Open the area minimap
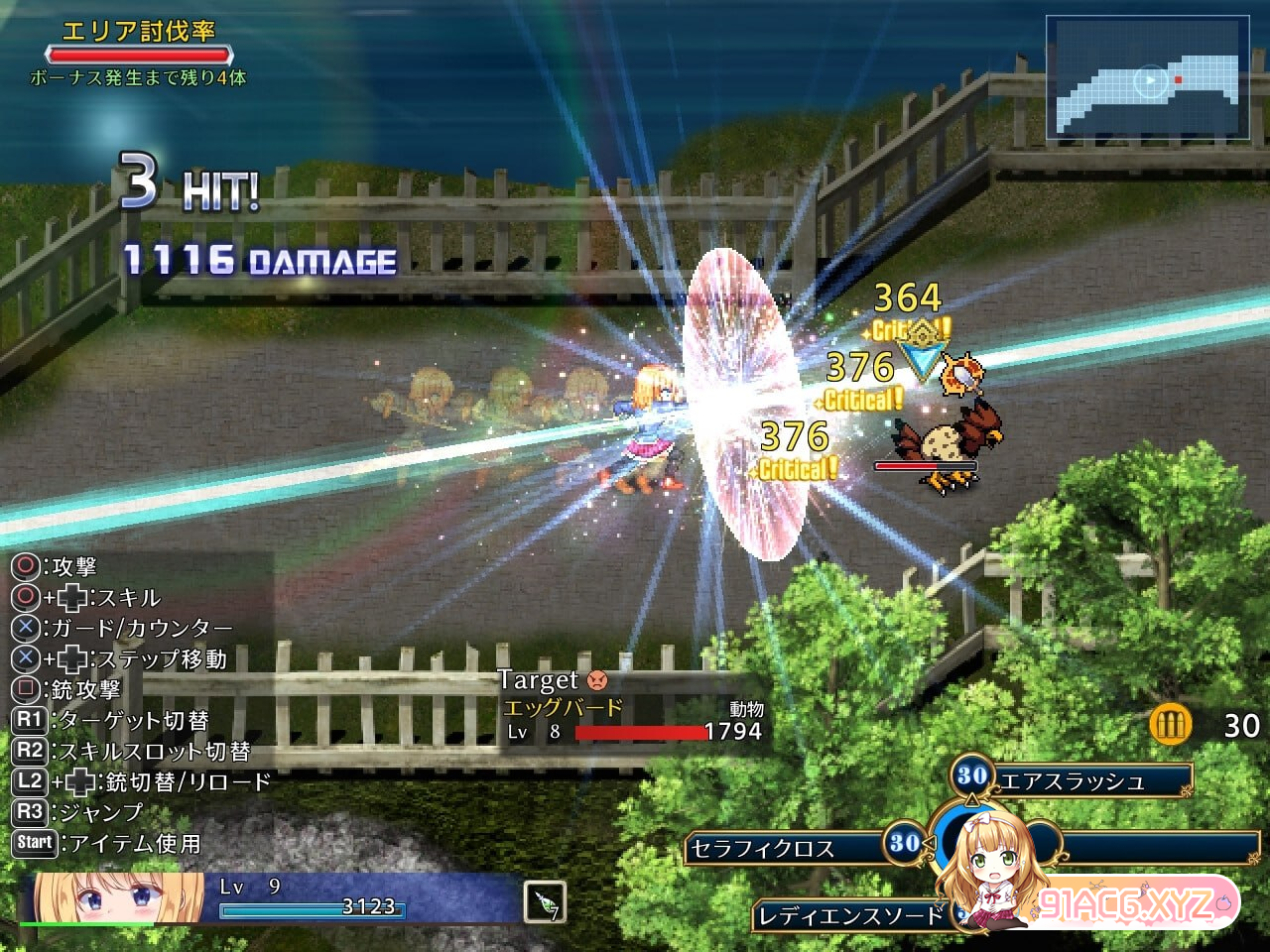The width and height of the screenshot is (1270, 952). (x=1147, y=78)
